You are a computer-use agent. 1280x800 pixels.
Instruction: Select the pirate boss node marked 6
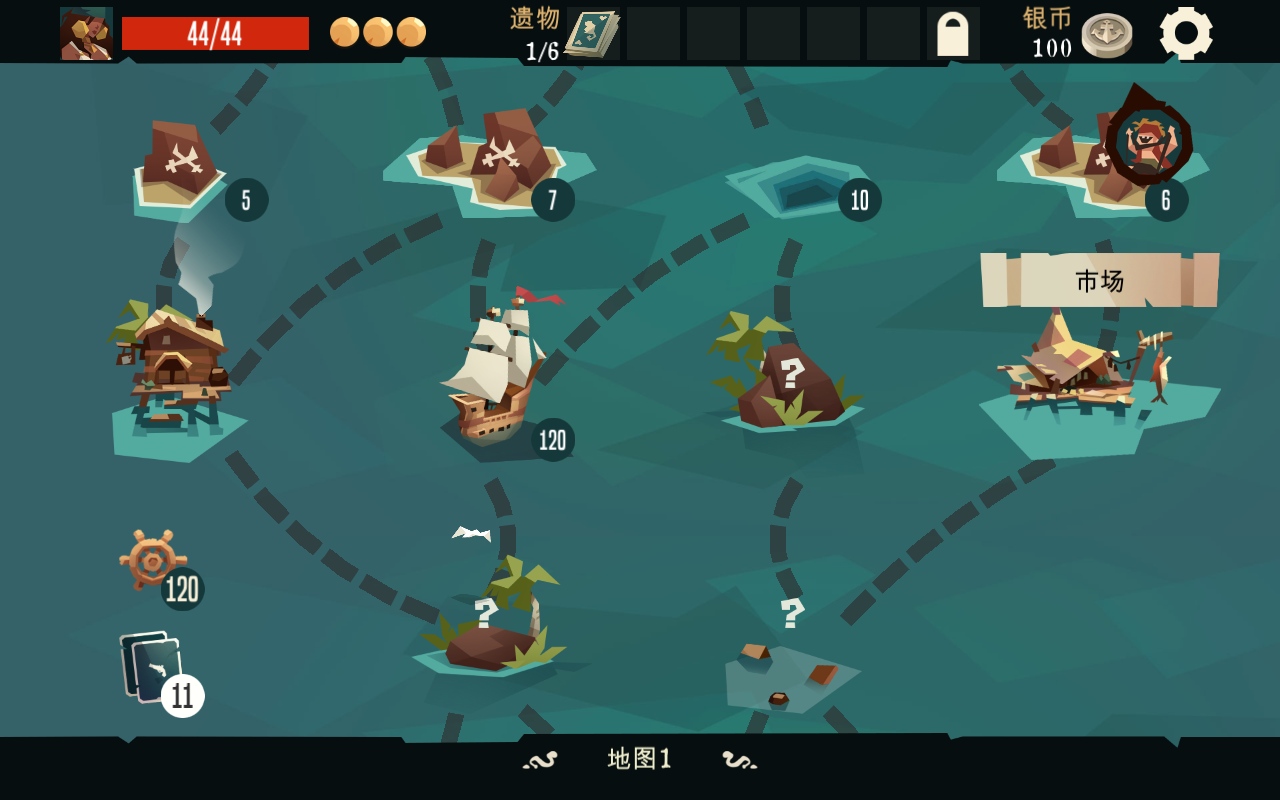pyautogui.click(x=1148, y=142)
